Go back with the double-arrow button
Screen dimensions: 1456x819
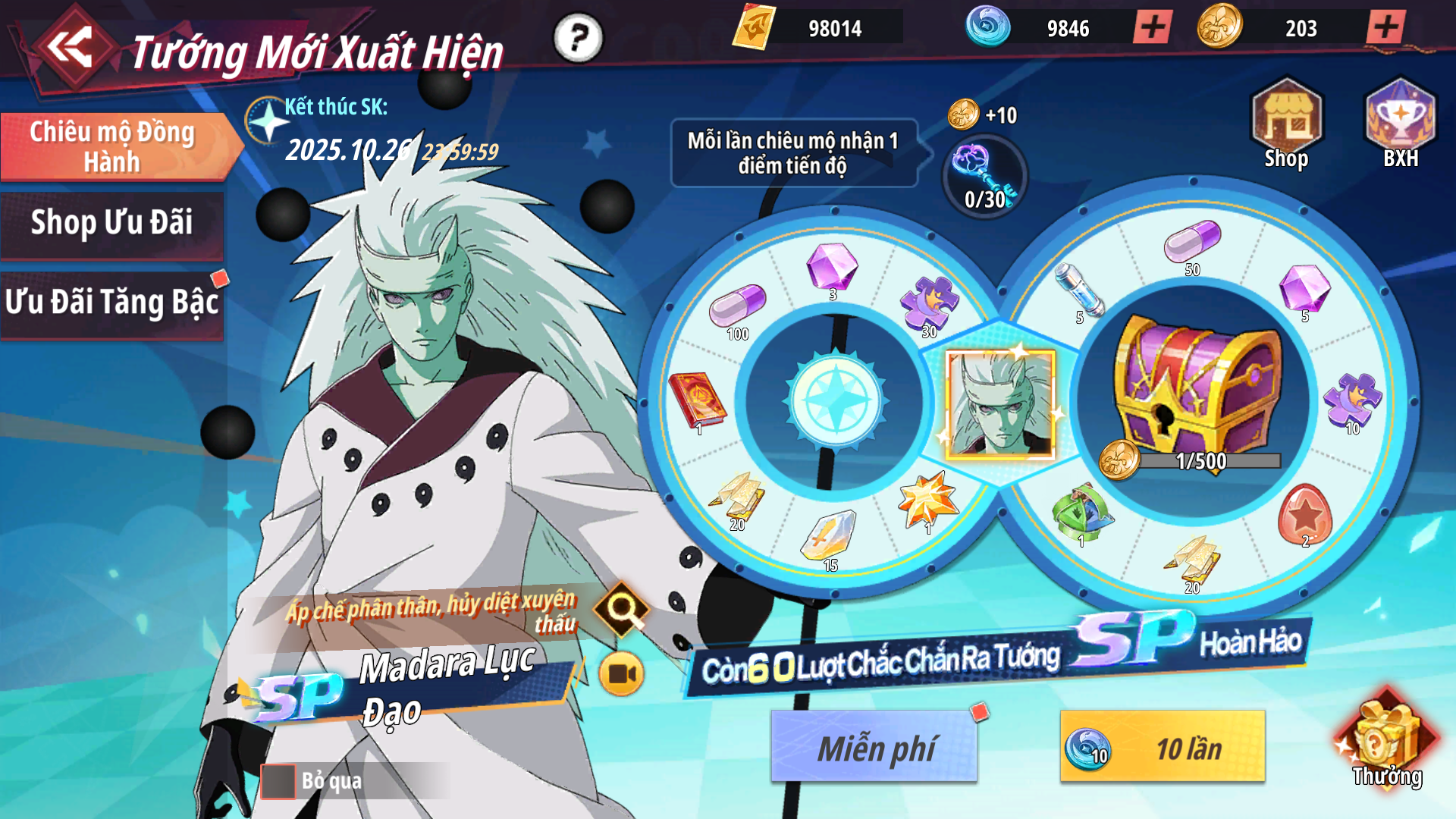(71, 47)
